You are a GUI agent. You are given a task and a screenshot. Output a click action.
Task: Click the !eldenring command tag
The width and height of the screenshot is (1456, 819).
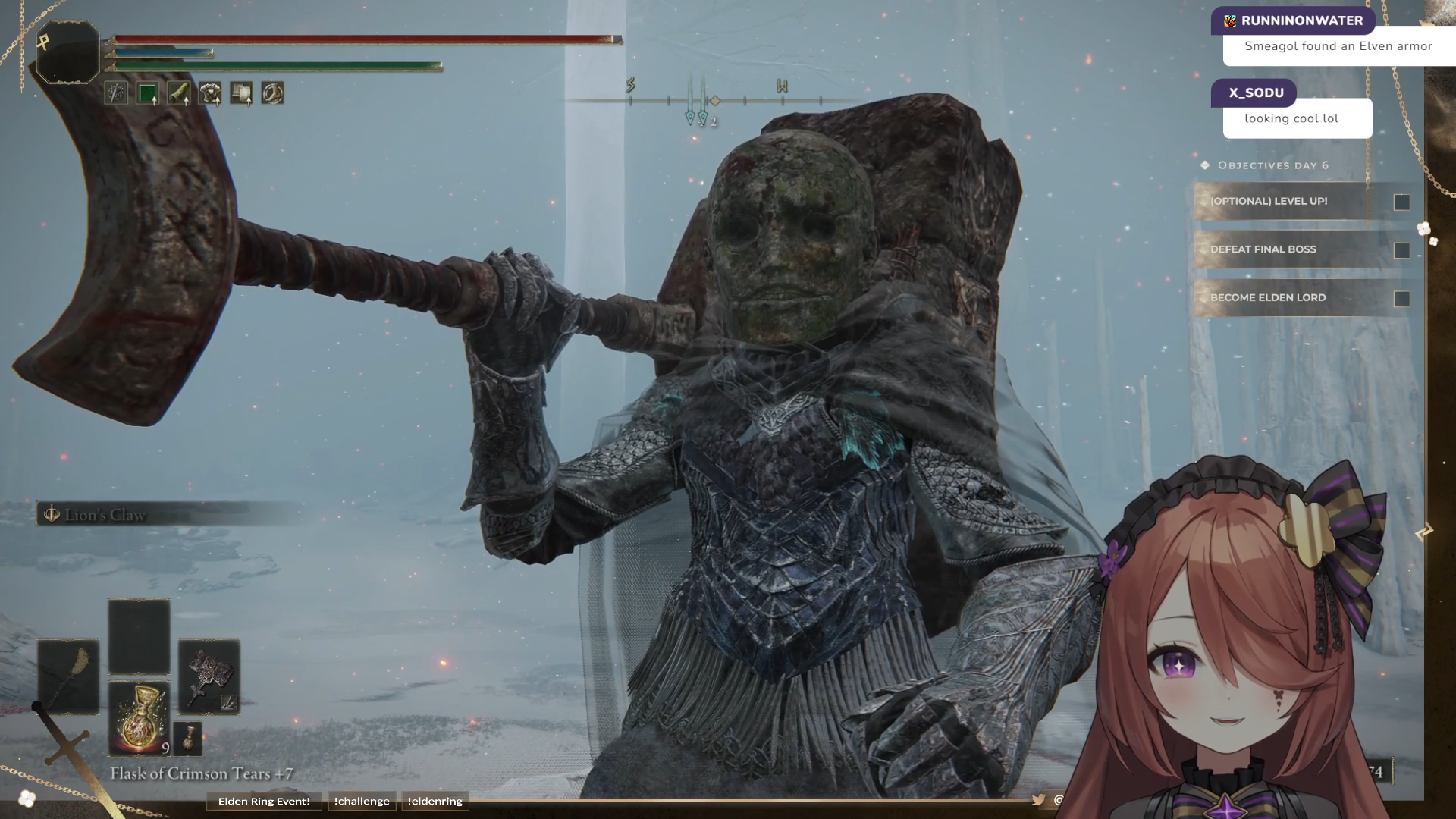click(435, 801)
